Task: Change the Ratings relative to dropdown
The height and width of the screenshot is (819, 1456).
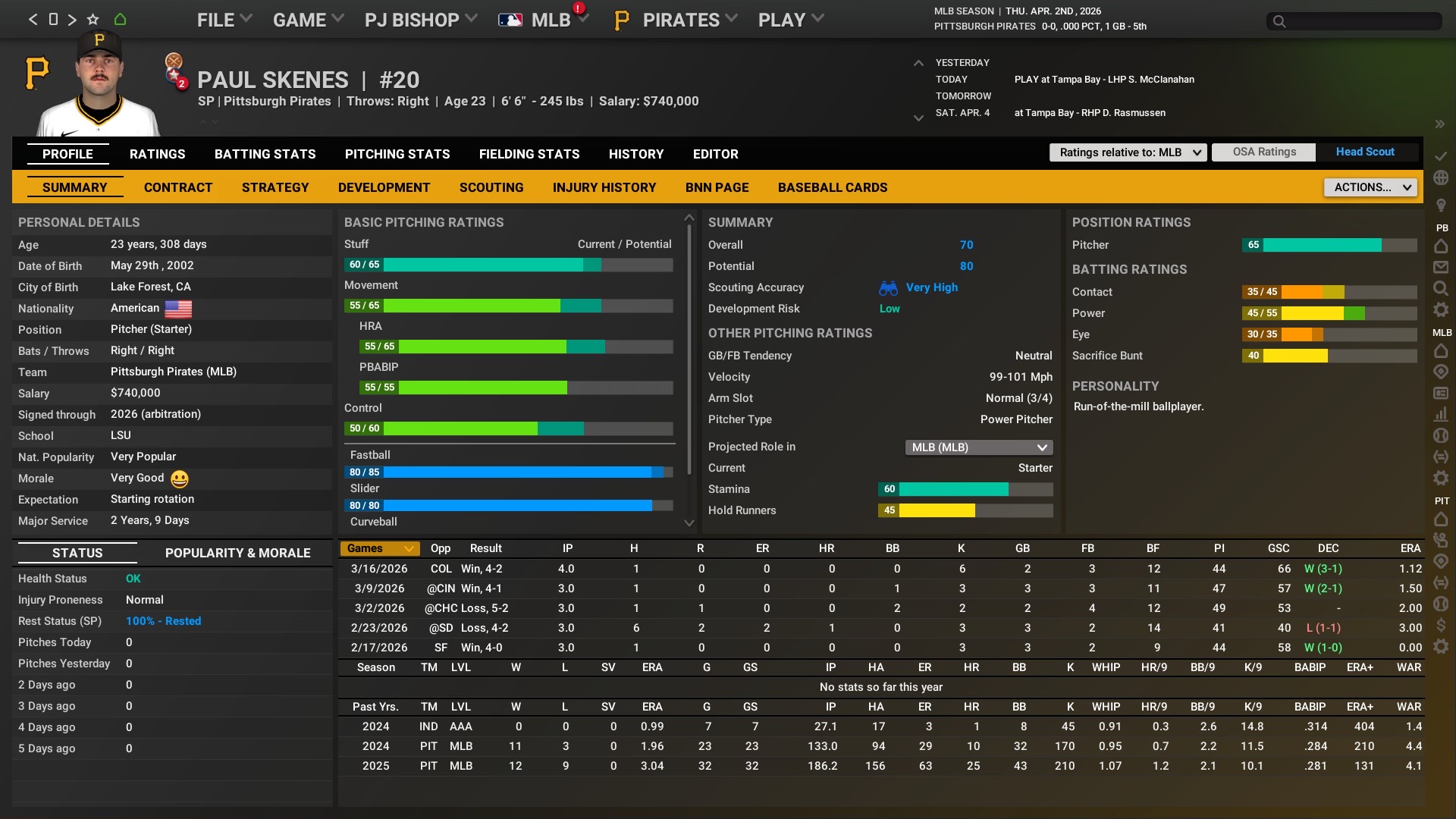Action: (x=1128, y=152)
